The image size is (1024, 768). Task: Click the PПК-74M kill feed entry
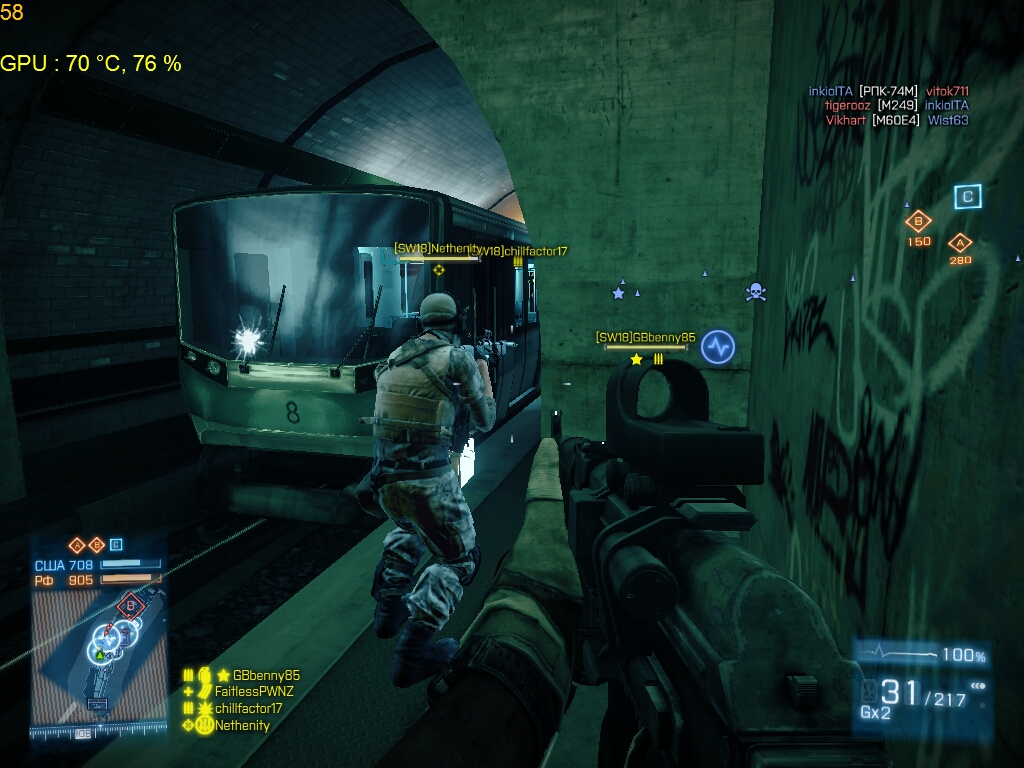tap(889, 91)
